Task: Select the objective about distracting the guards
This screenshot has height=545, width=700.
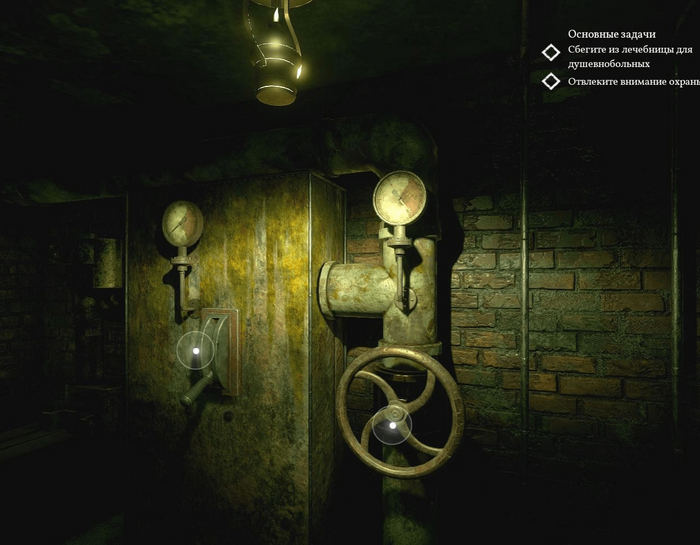Action: coord(630,81)
